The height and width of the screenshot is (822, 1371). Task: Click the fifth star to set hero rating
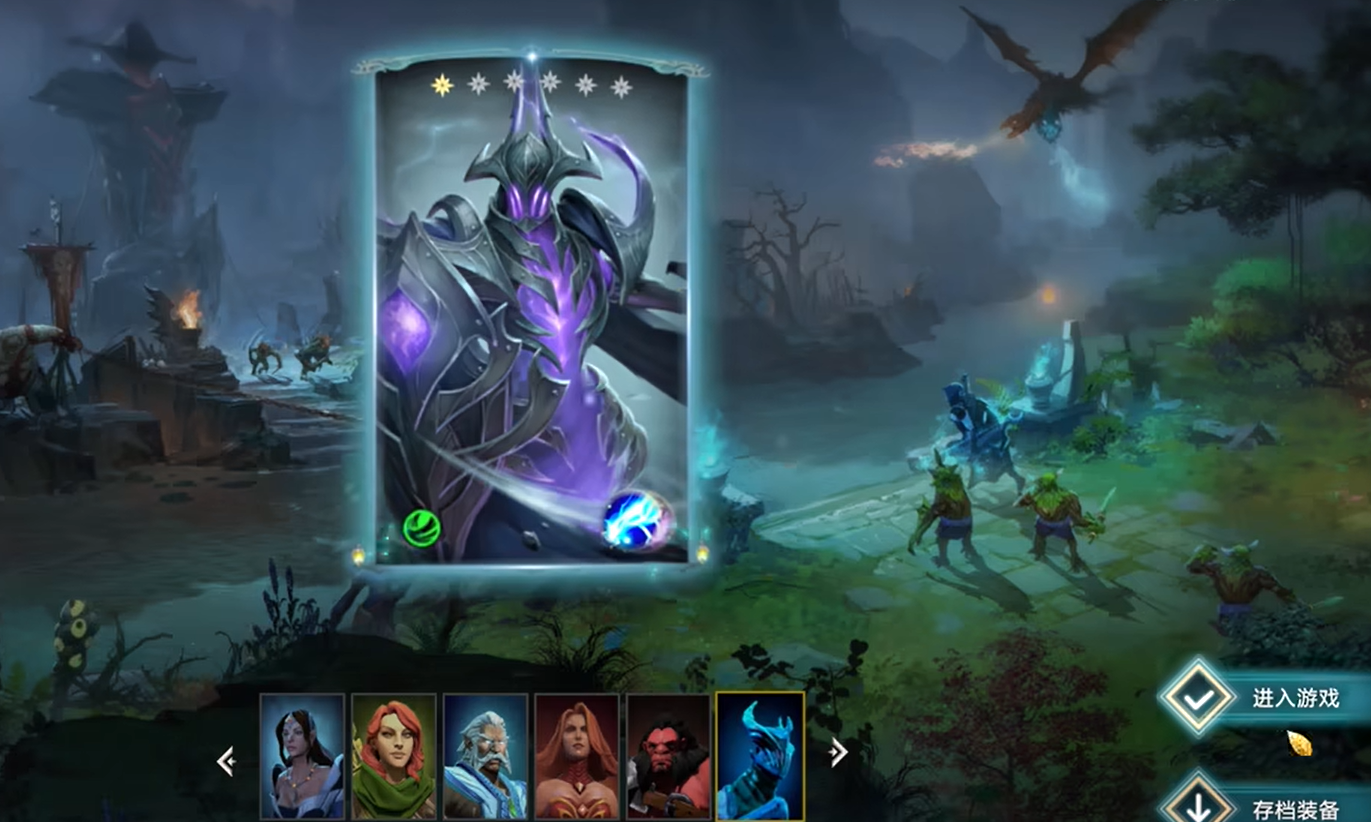587,87
